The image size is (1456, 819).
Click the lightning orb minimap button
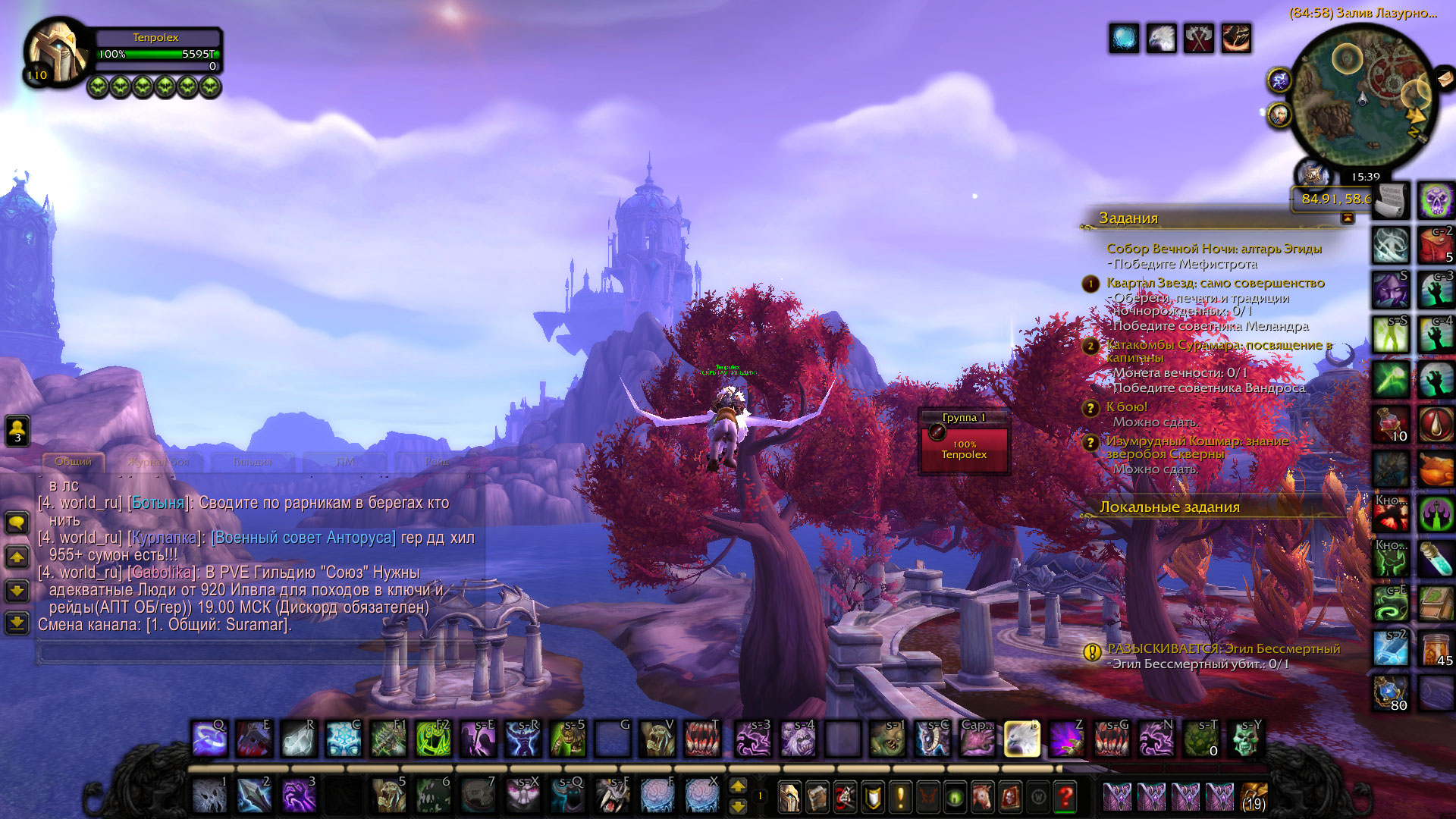click(1279, 80)
